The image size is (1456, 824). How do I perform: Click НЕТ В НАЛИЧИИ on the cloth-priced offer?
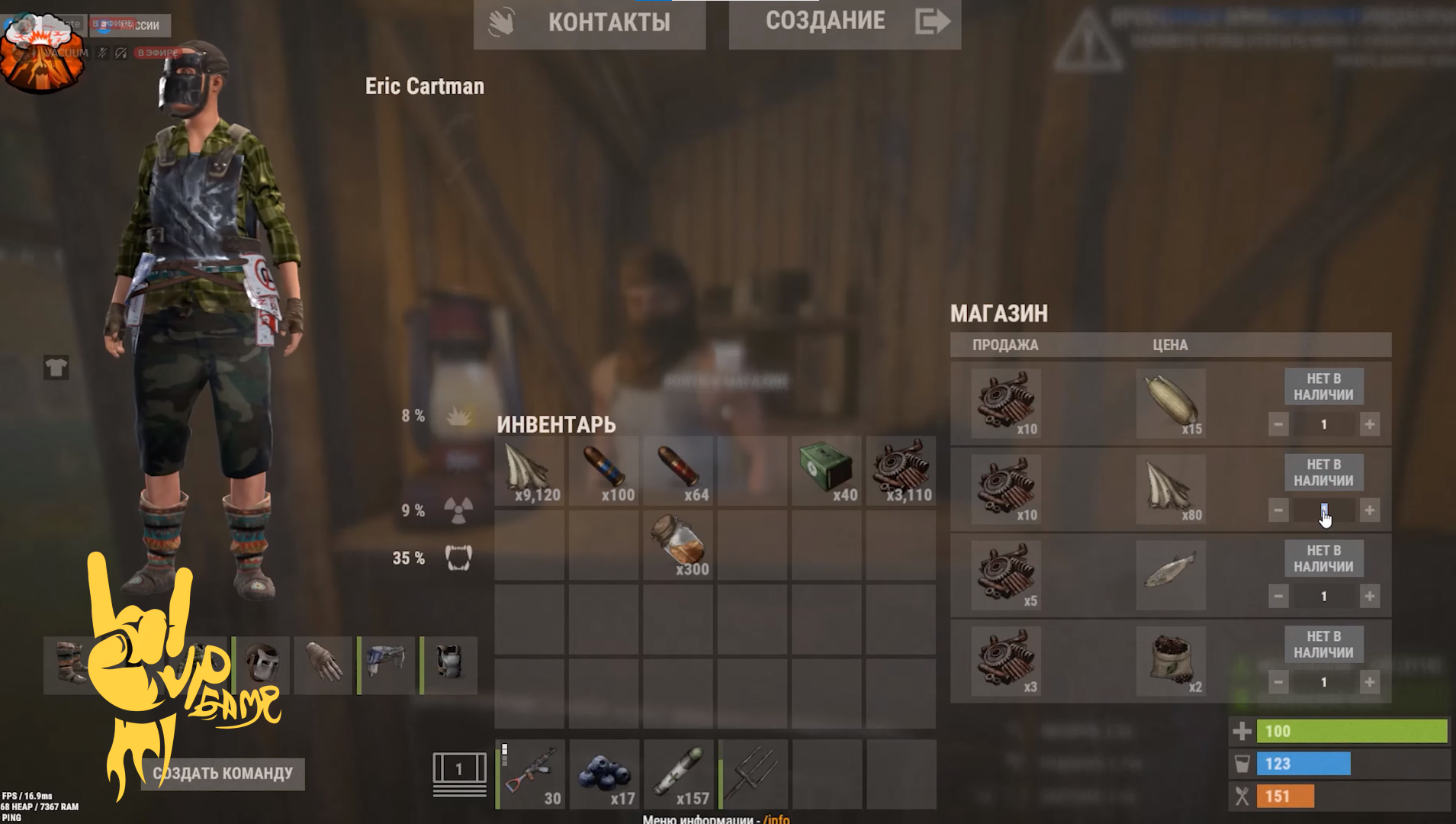(x=1323, y=472)
